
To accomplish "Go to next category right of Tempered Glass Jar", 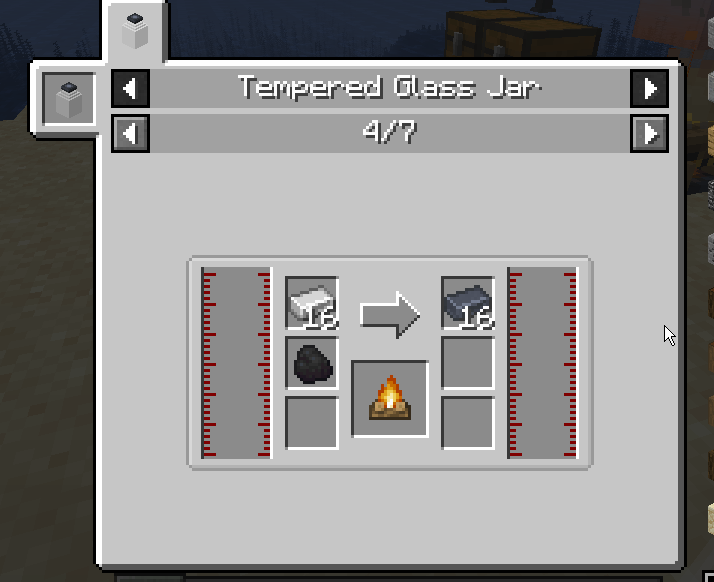I will pyautogui.click(x=649, y=89).
